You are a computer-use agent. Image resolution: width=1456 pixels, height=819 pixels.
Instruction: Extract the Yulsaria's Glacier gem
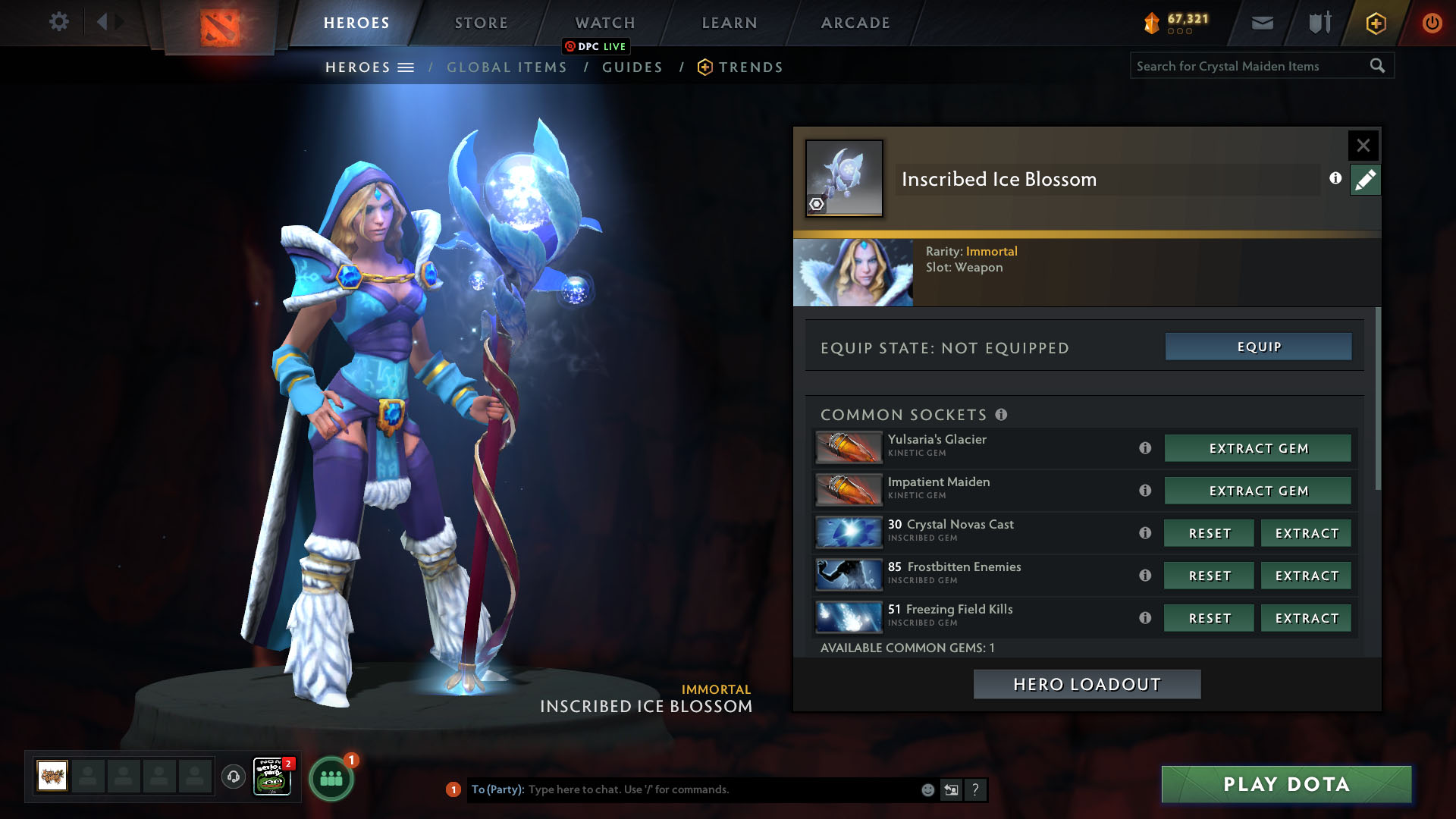click(1258, 448)
